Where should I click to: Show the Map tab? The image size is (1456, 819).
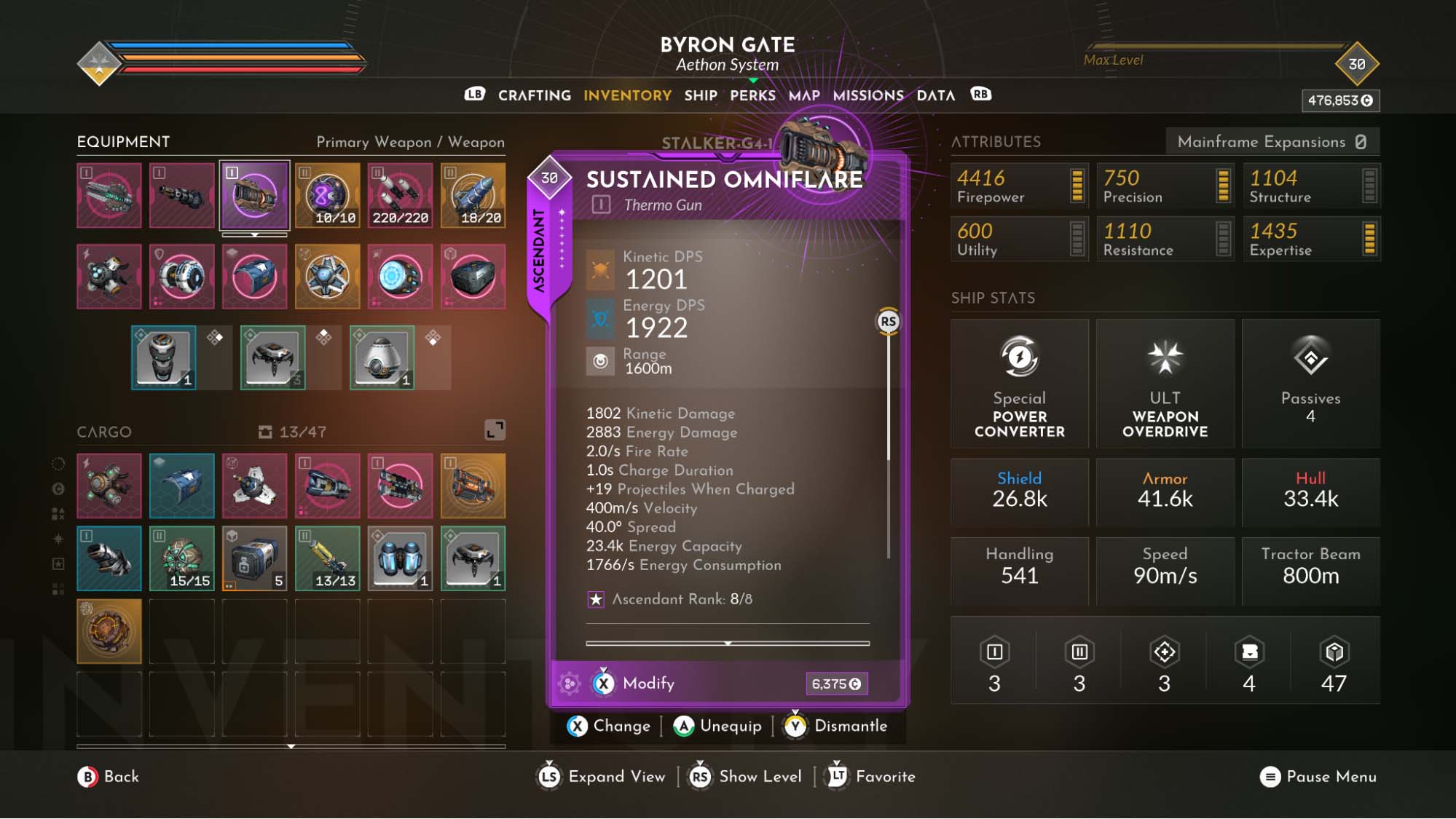(x=803, y=95)
